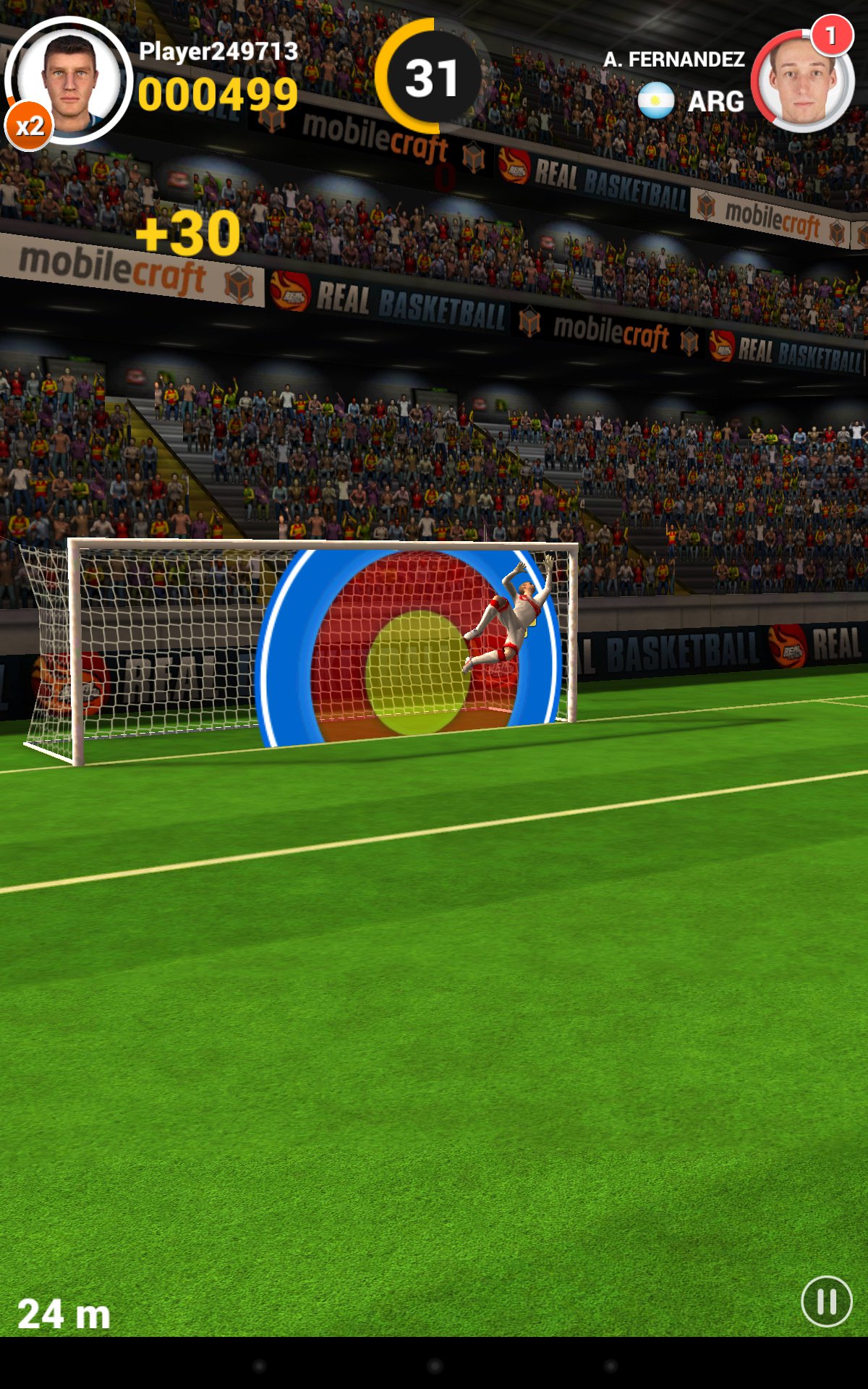The width and height of the screenshot is (868, 1389).
Task: Tap Player249713's avatar portrait
Action: [69, 80]
